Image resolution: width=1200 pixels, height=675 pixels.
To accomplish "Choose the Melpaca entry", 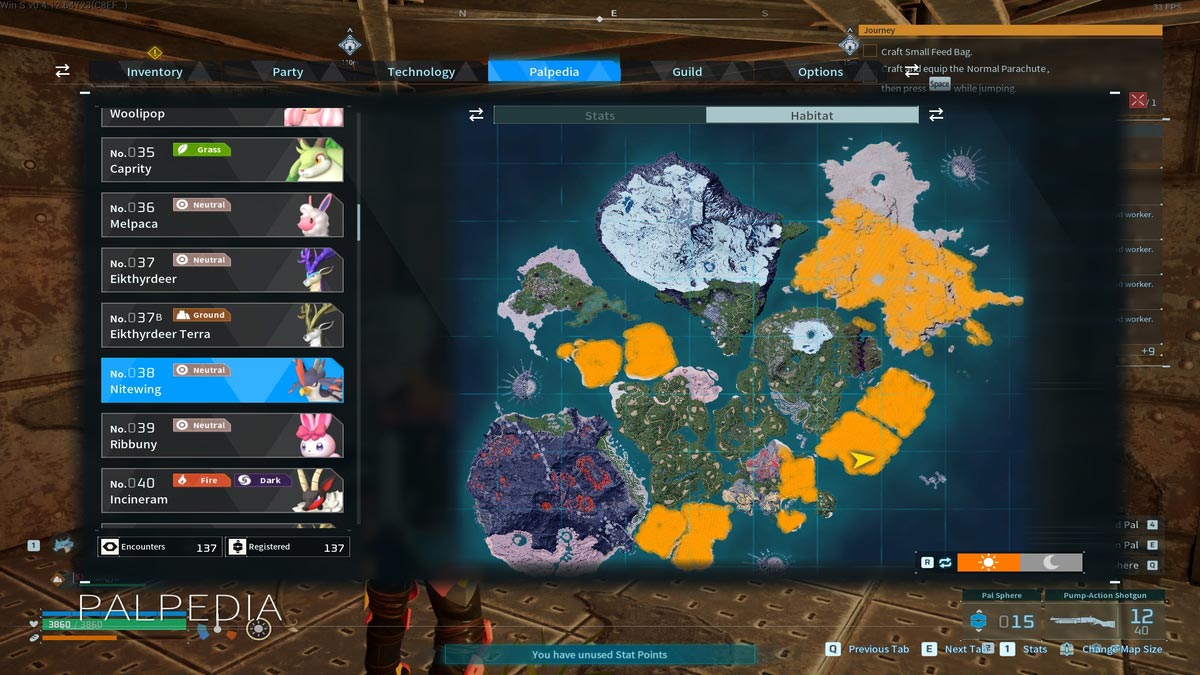I will point(222,215).
